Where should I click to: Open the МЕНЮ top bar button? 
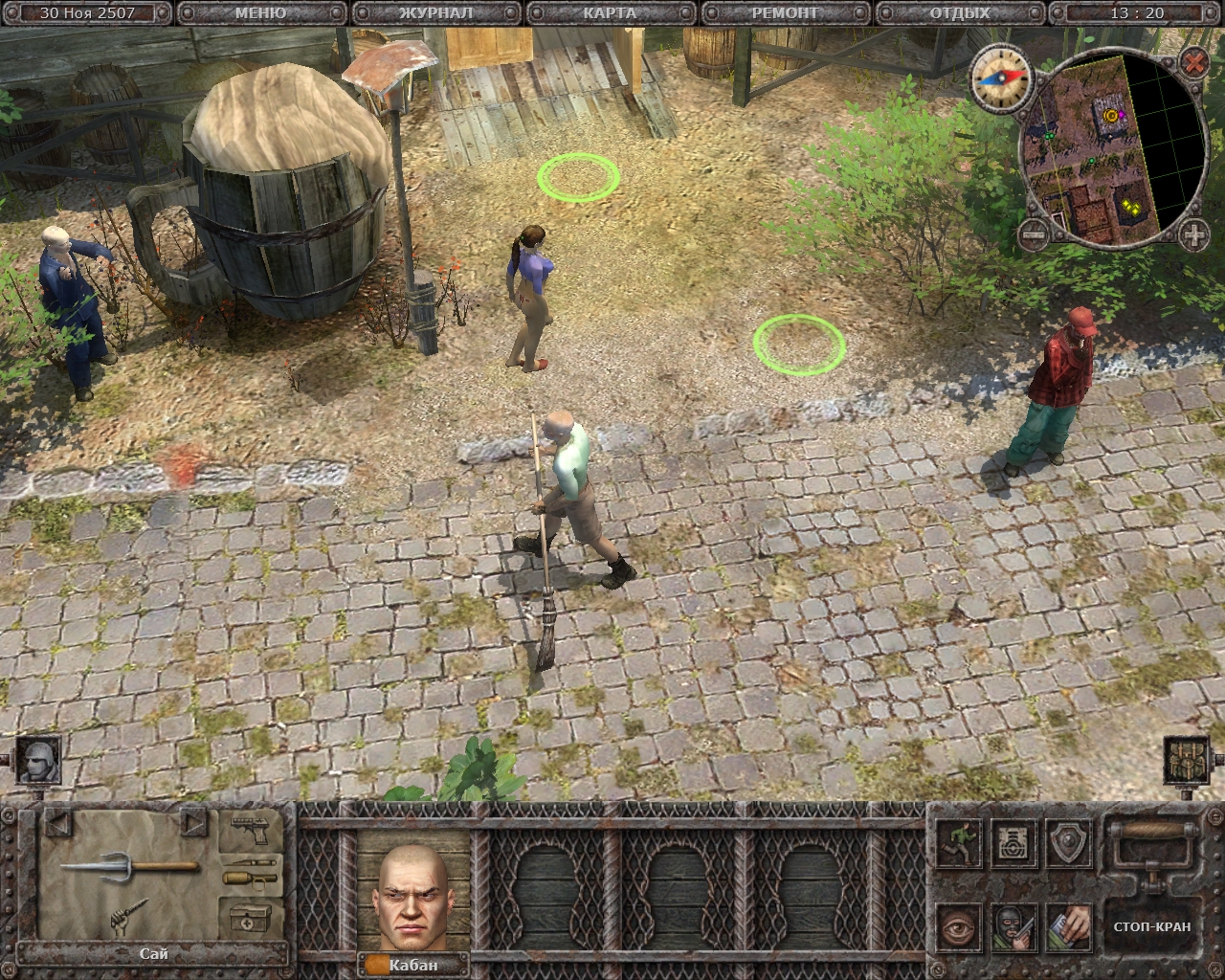tap(260, 13)
